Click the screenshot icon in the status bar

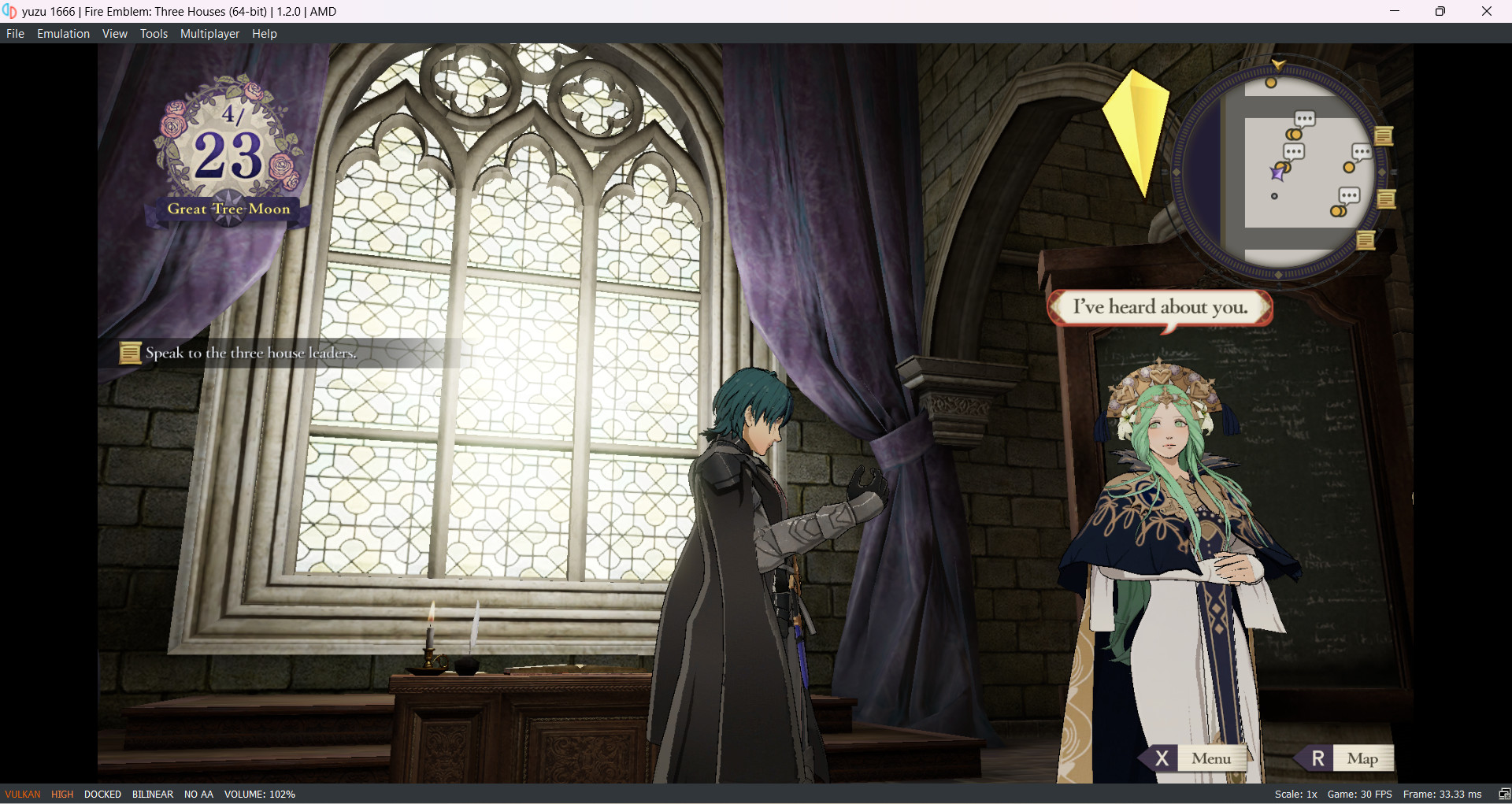click(1503, 794)
